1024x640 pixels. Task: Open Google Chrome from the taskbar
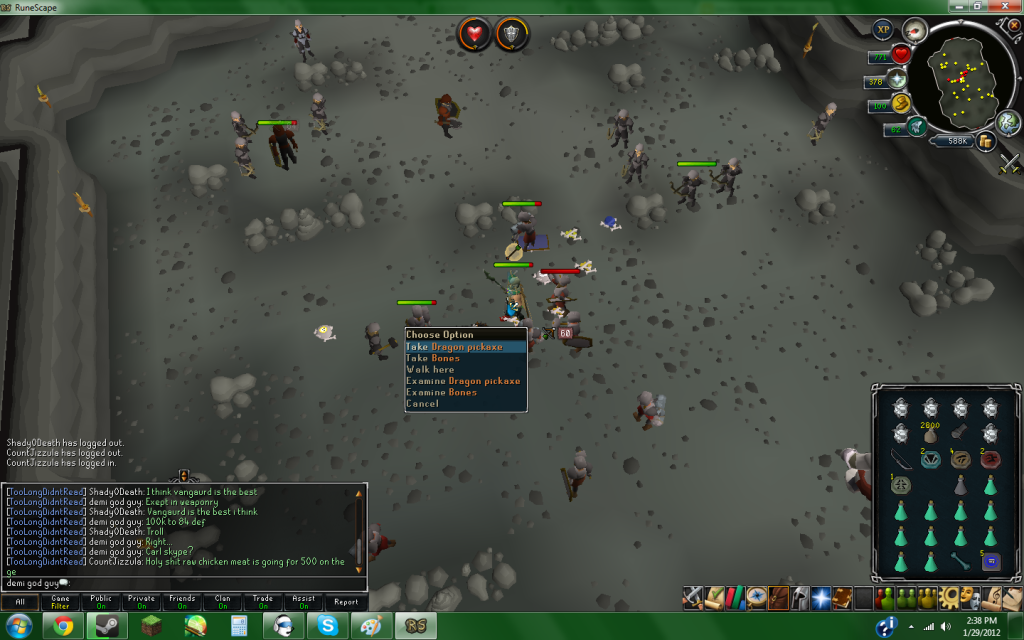[x=62, y=627]
